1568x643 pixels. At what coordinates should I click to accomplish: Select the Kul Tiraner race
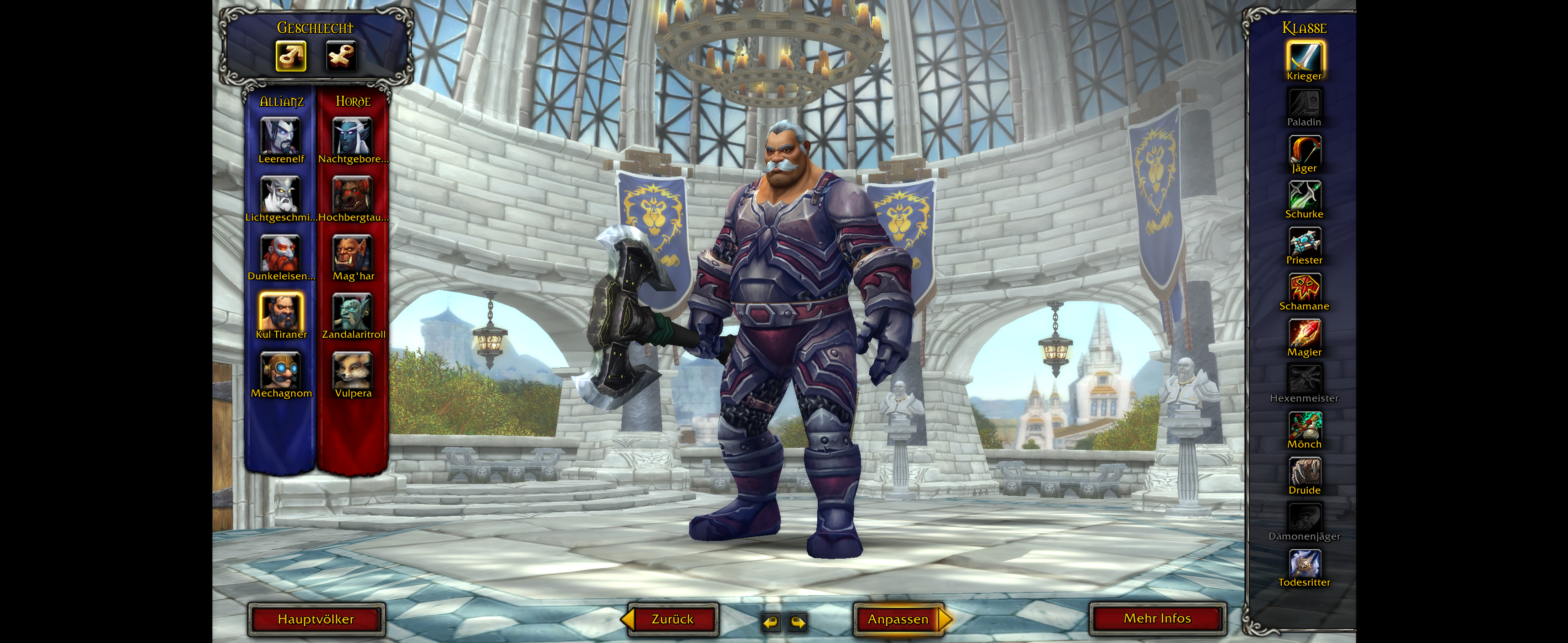tap(281, 311)
